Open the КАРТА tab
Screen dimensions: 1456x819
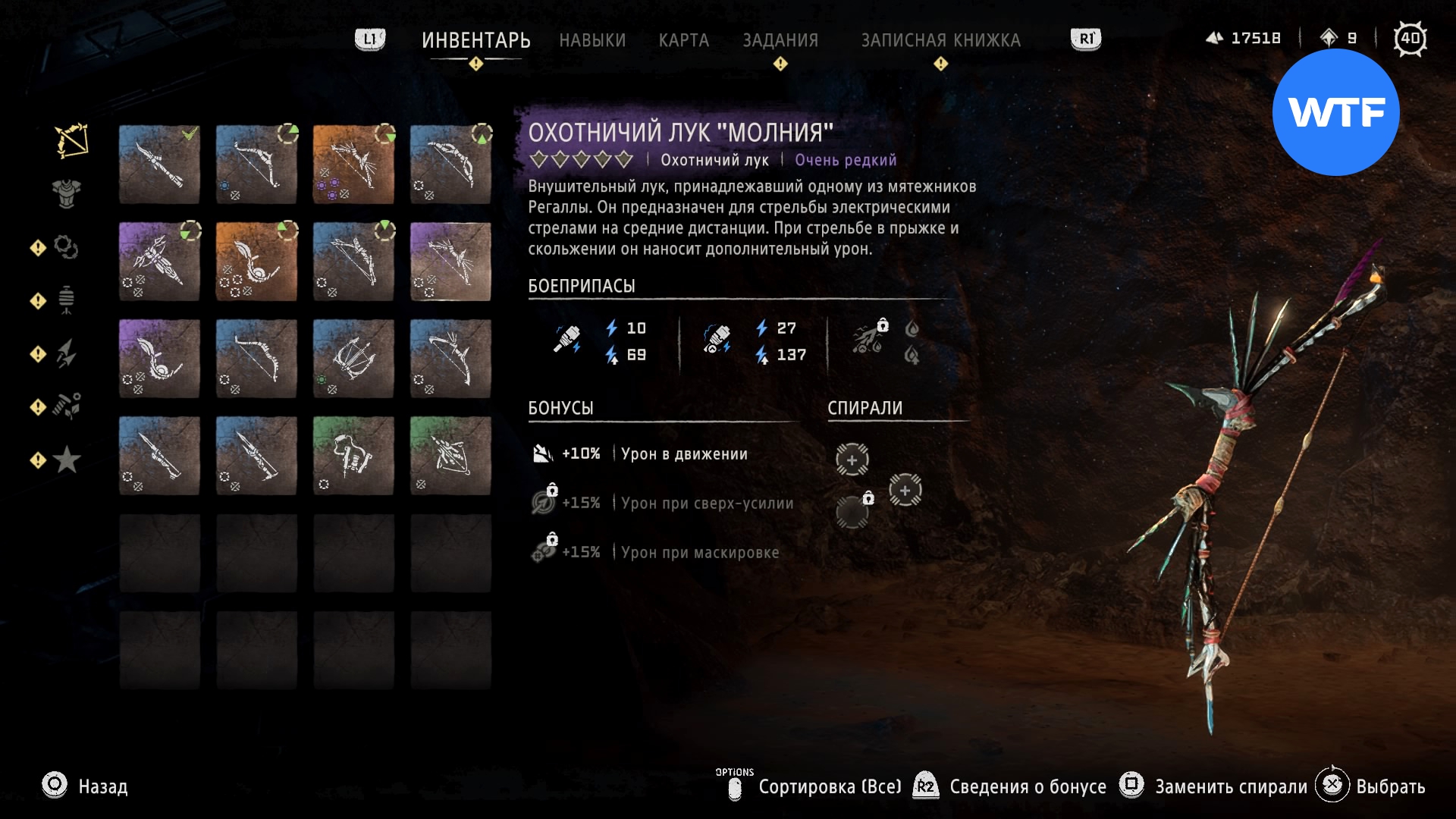click(683, 40)
